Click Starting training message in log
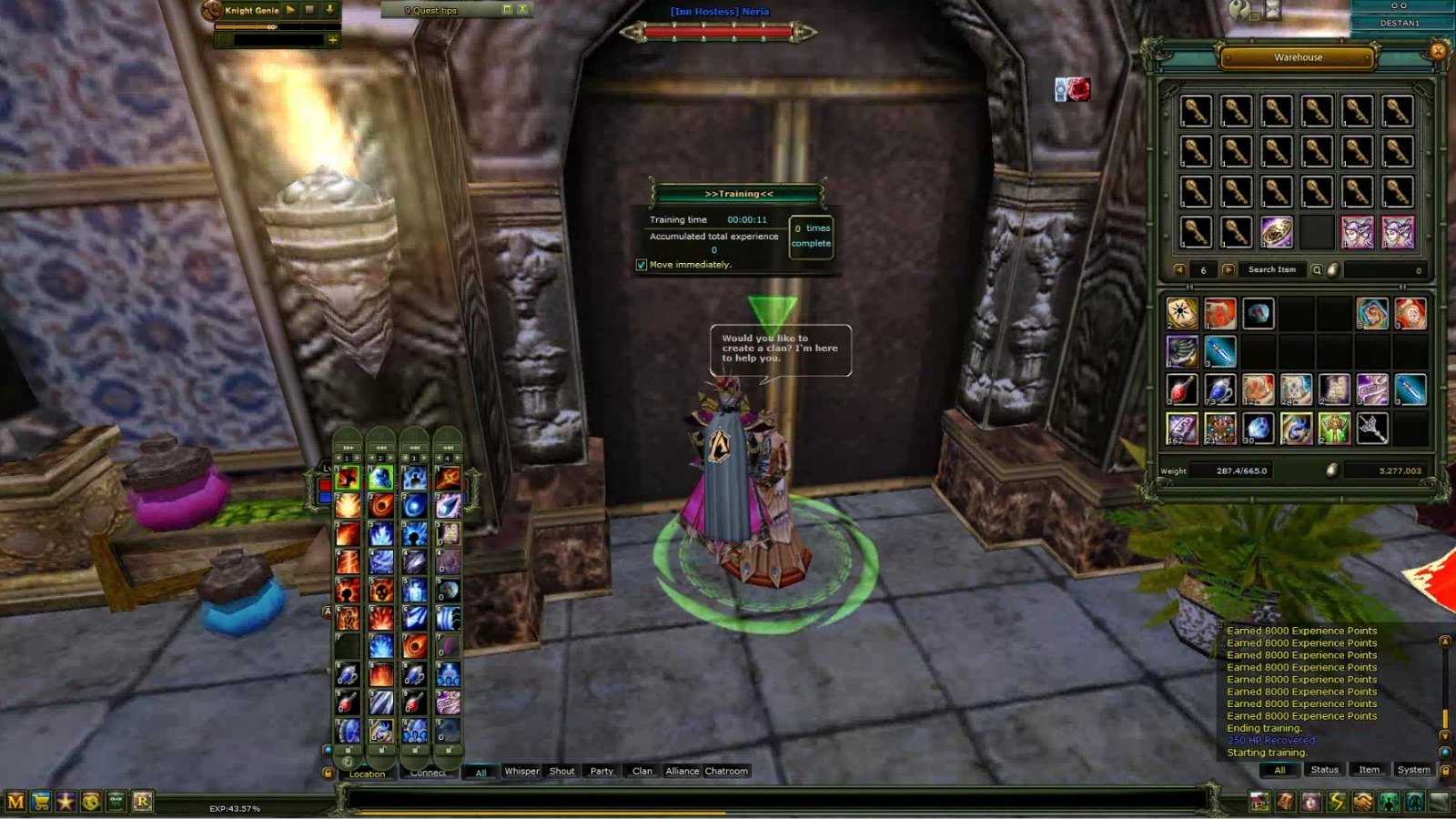 click(1266, 753)
